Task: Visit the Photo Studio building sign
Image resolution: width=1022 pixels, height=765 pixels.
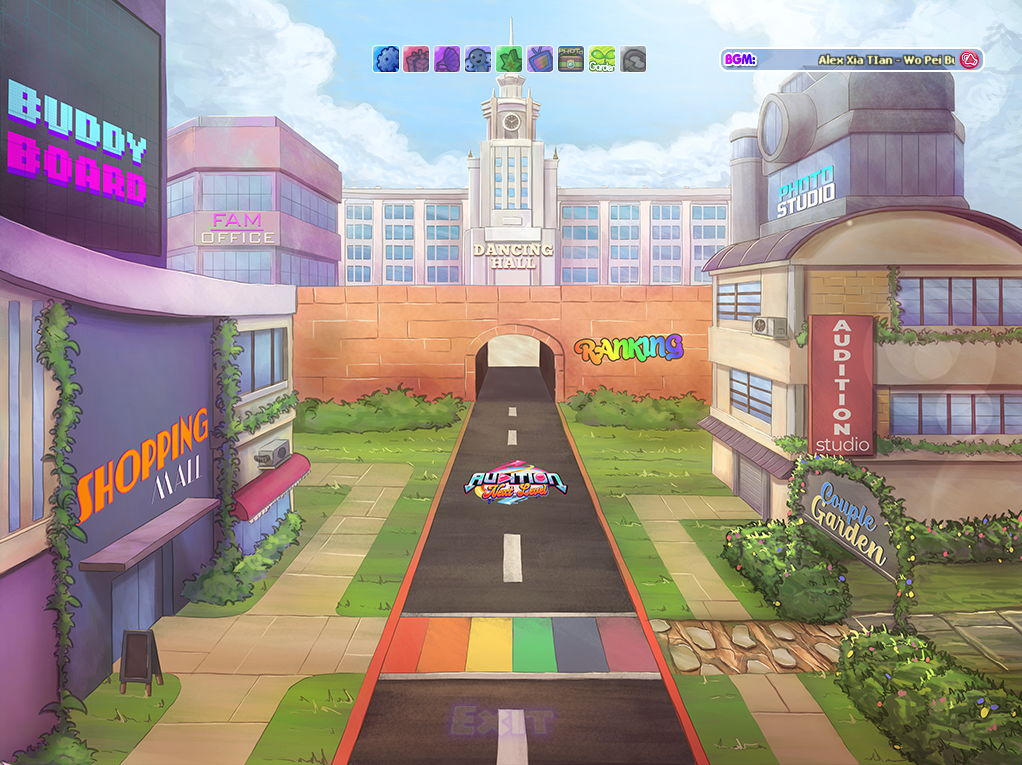Action: (806, 193)
